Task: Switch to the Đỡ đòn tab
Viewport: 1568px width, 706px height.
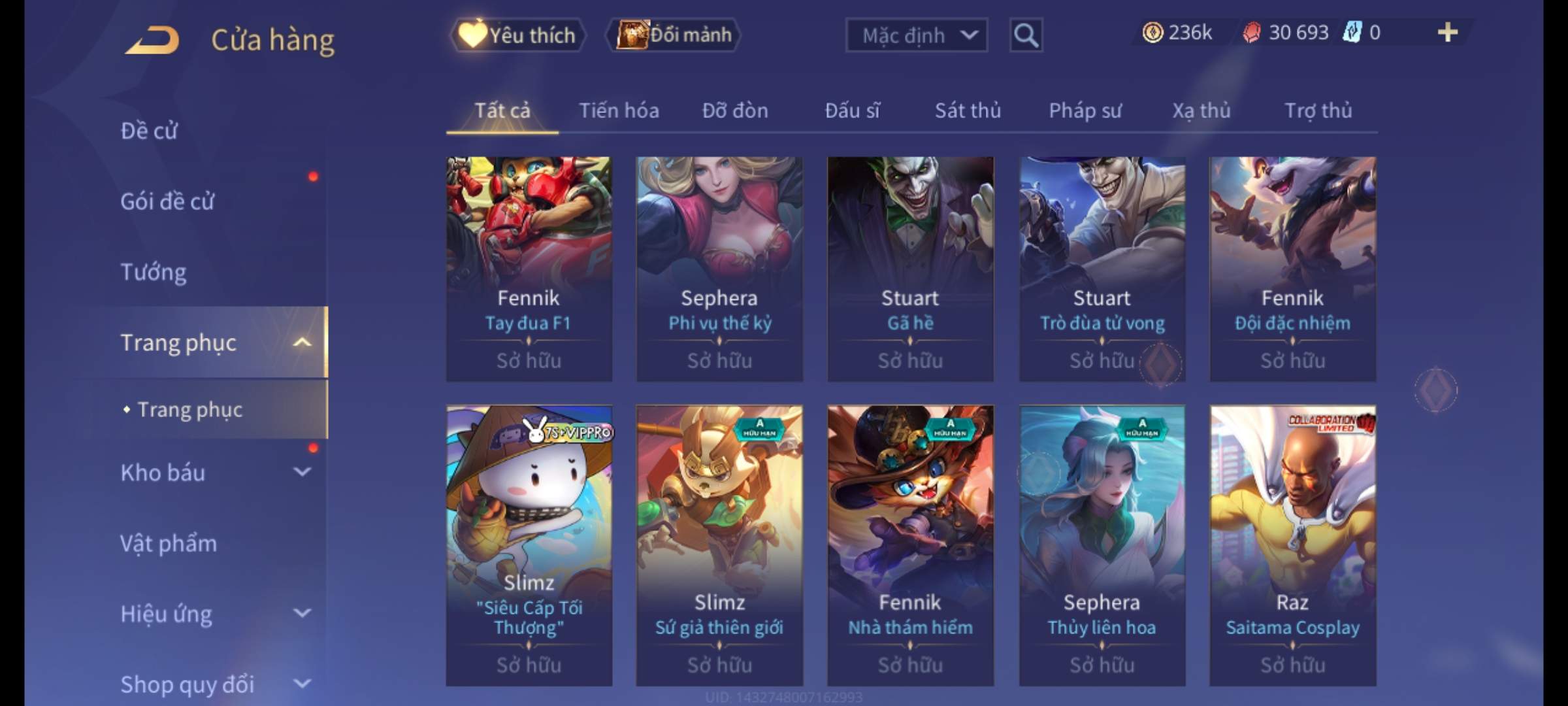Action: click(735, 110)
